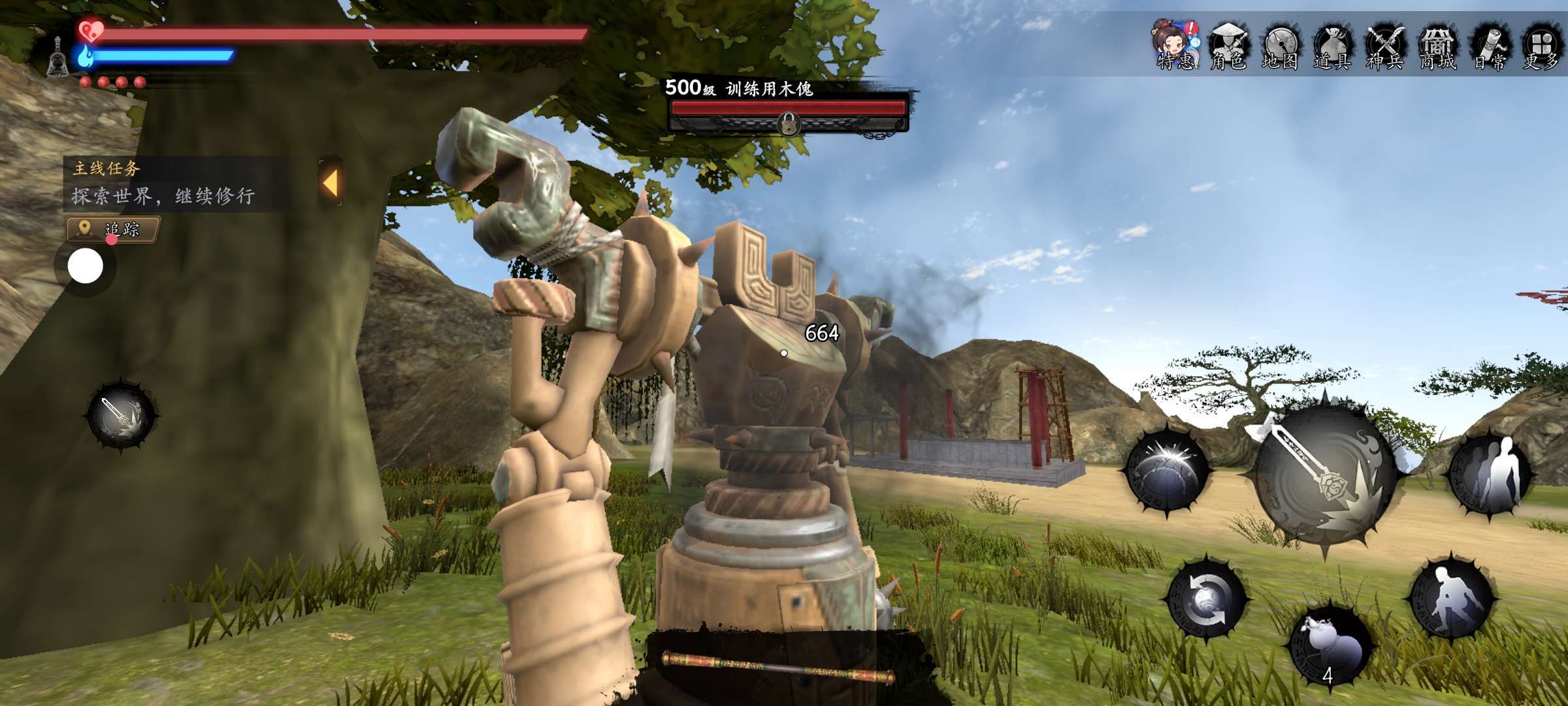Viewport: 1568px width, 706px height.
Task: Expand the 更多 more options menu
Action: pos(1542,46)
